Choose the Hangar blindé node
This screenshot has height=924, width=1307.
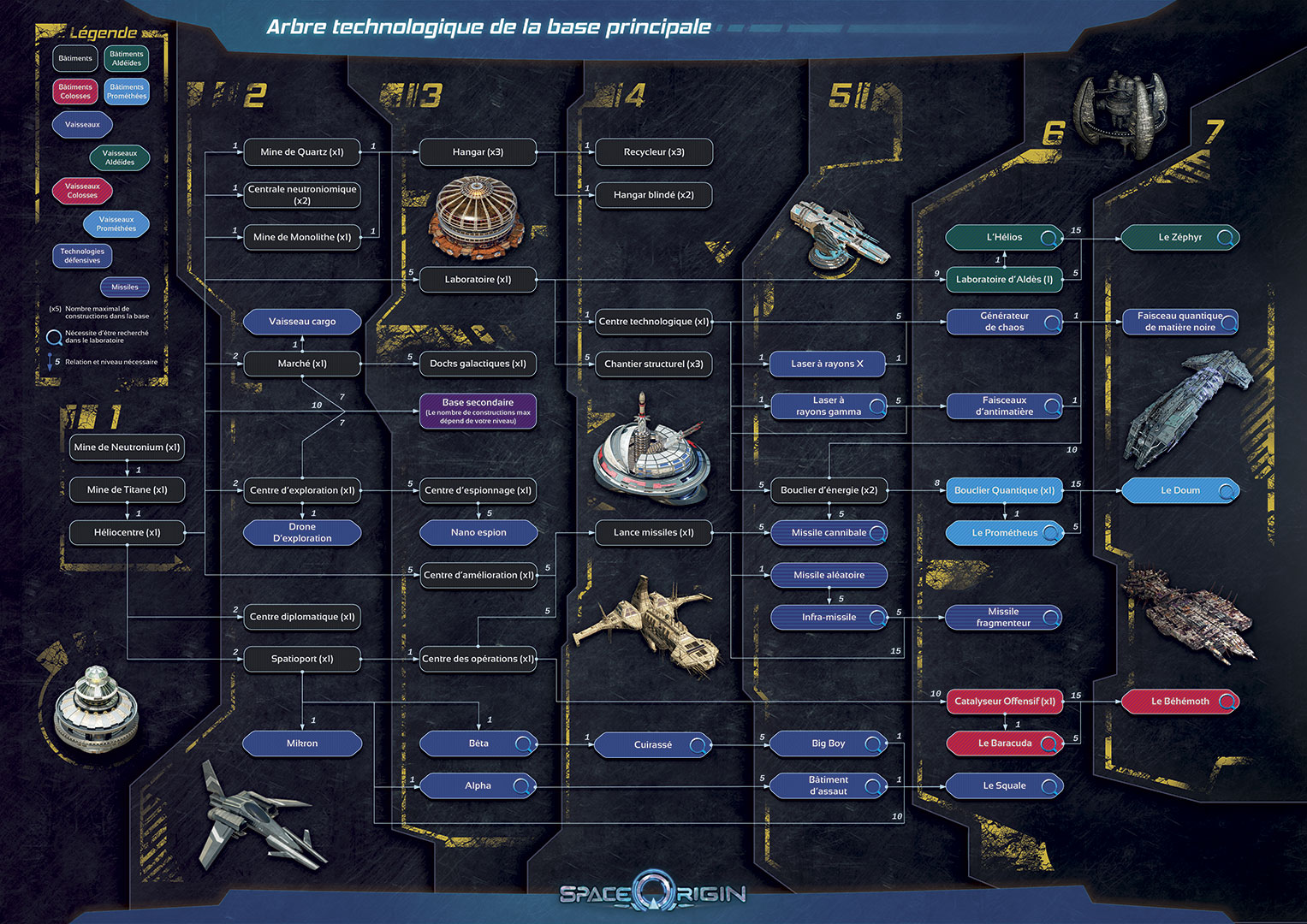pos(653,195)
